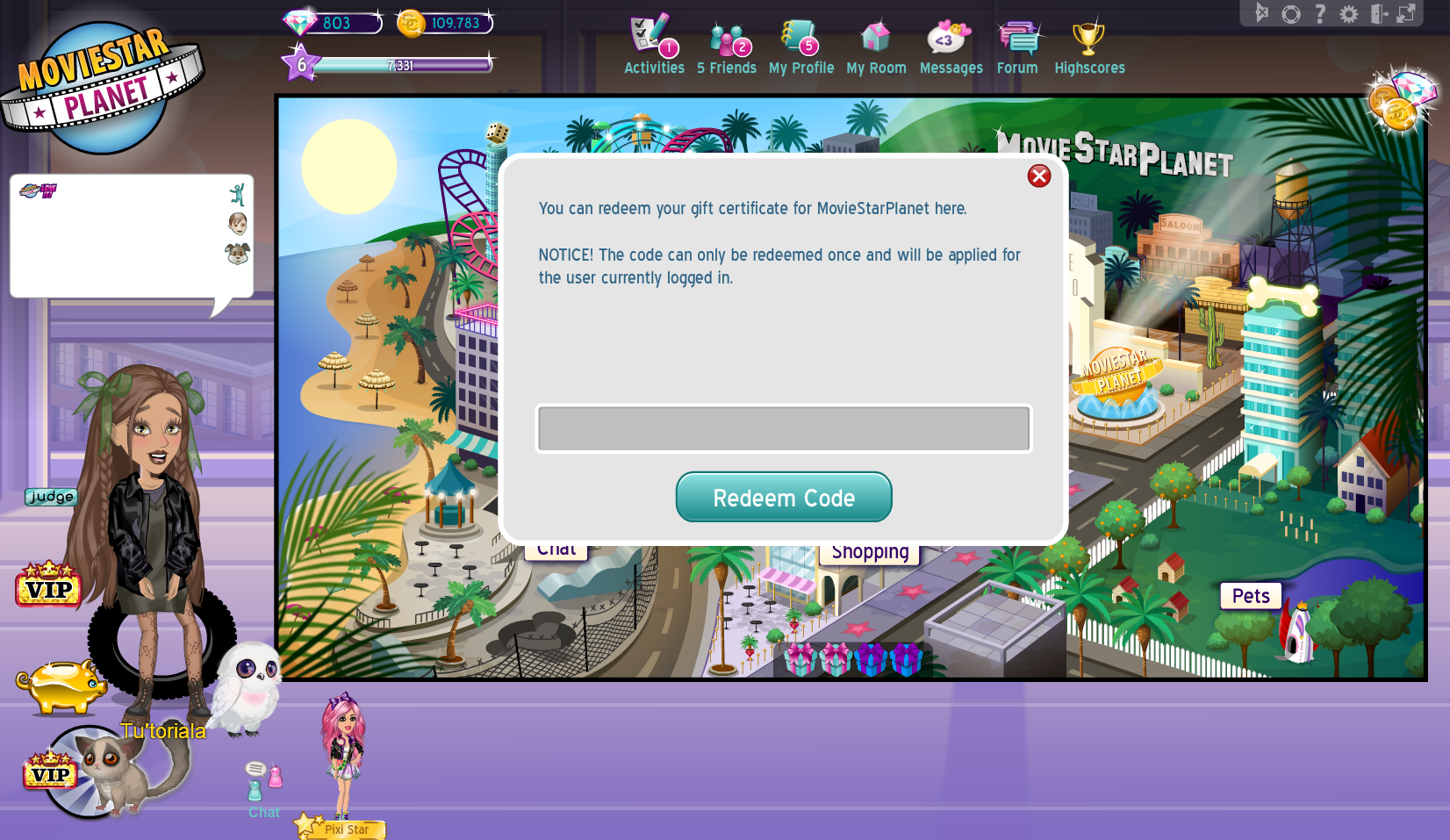Viewport: 1450px width, 840px height.
Task: Switch to the dancing animations tab
Action: click(x=237, y=192)
